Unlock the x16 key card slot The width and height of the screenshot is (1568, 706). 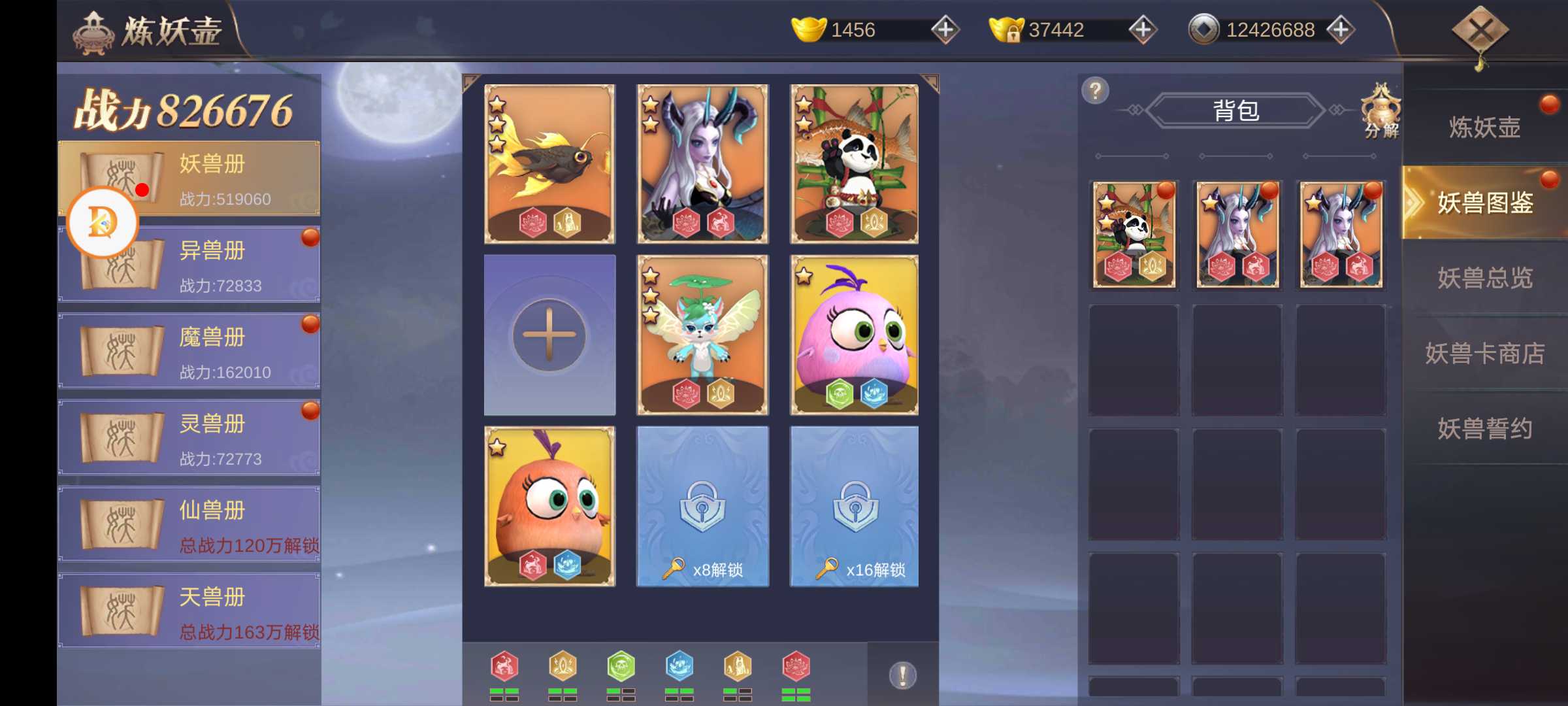pos(854,506)
